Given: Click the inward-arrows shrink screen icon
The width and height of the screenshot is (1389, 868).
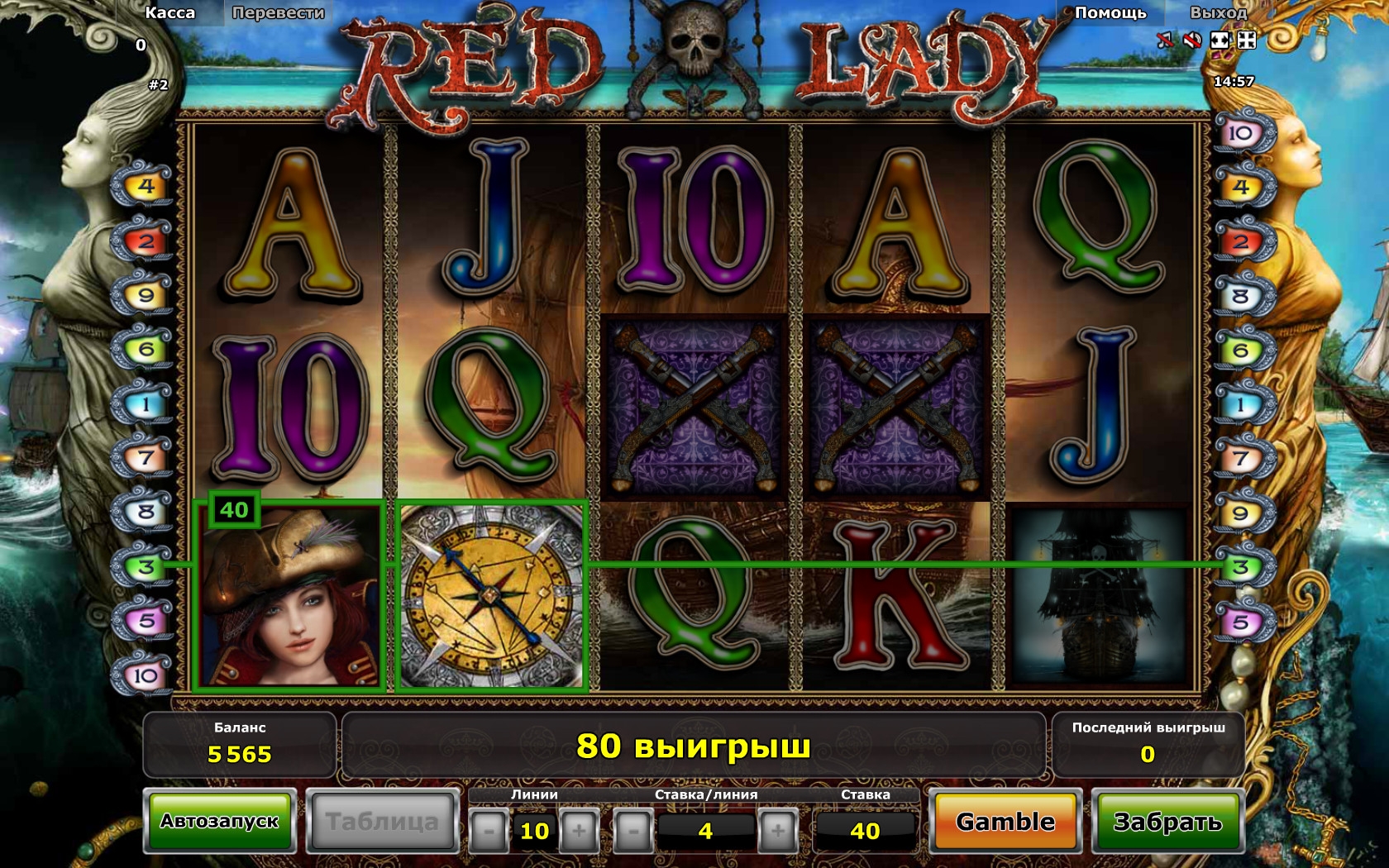Looking at the screenshot, I should pos(1246,41).
